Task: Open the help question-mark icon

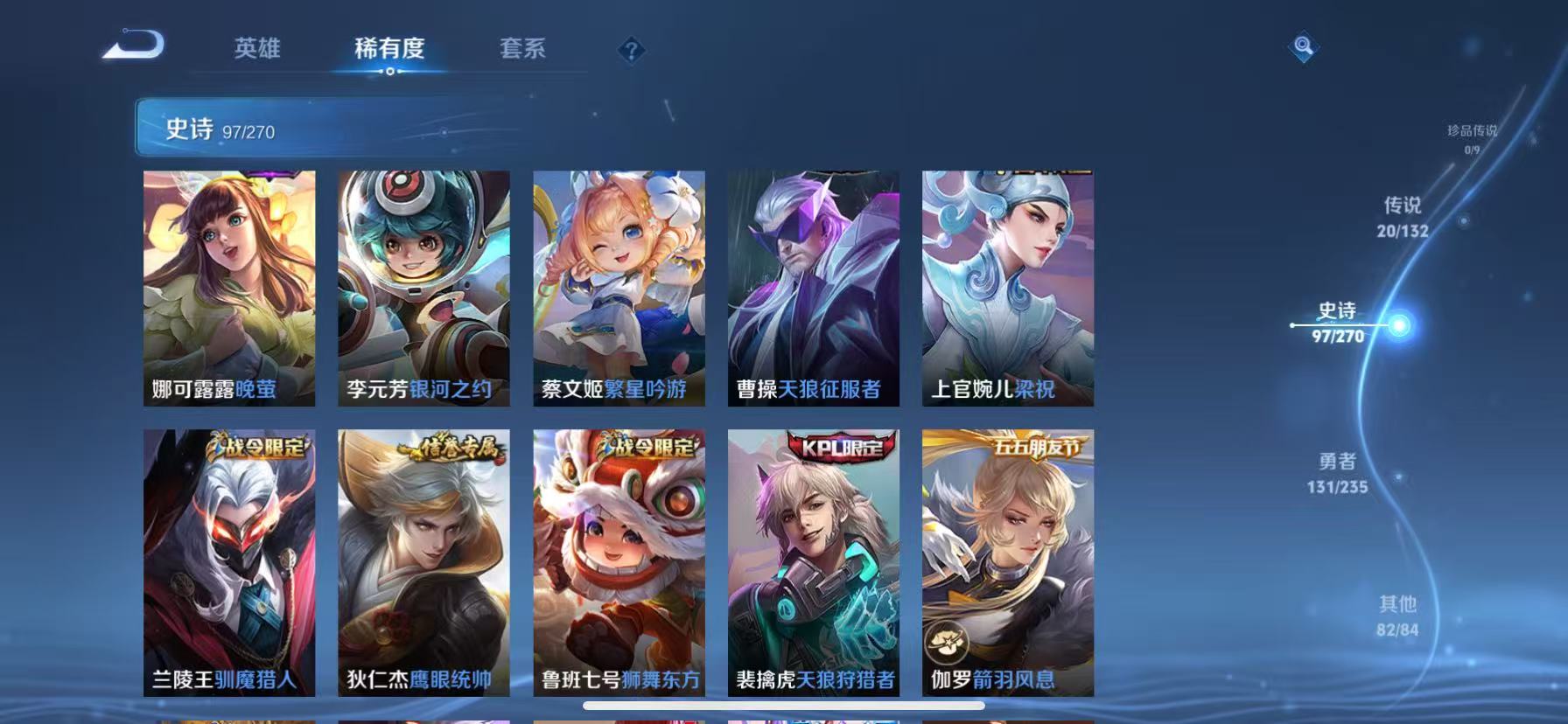Action: click(632, 50)
